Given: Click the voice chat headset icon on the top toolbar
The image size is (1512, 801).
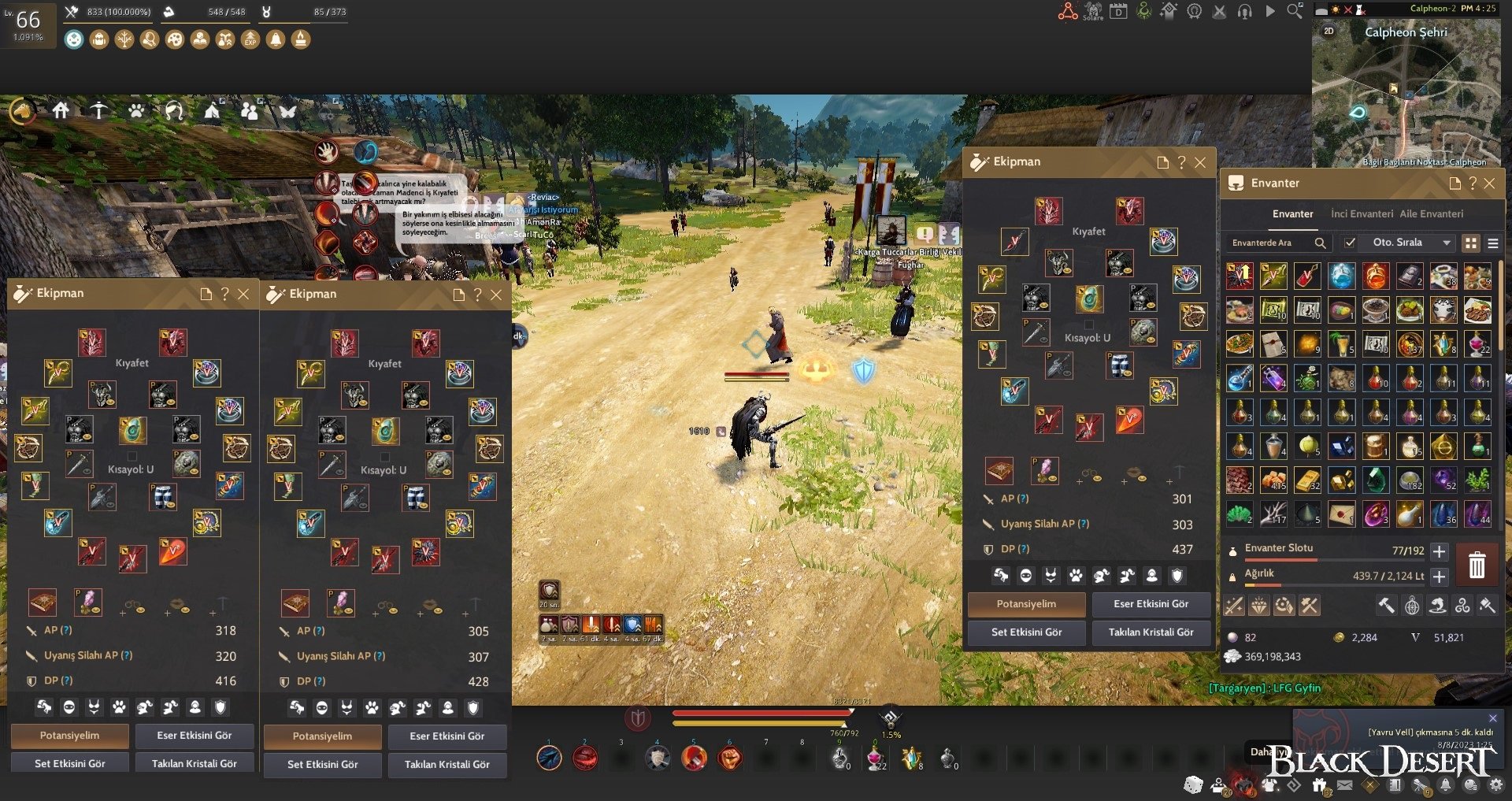Looking at the screenshot, I should click(1244, 12).
